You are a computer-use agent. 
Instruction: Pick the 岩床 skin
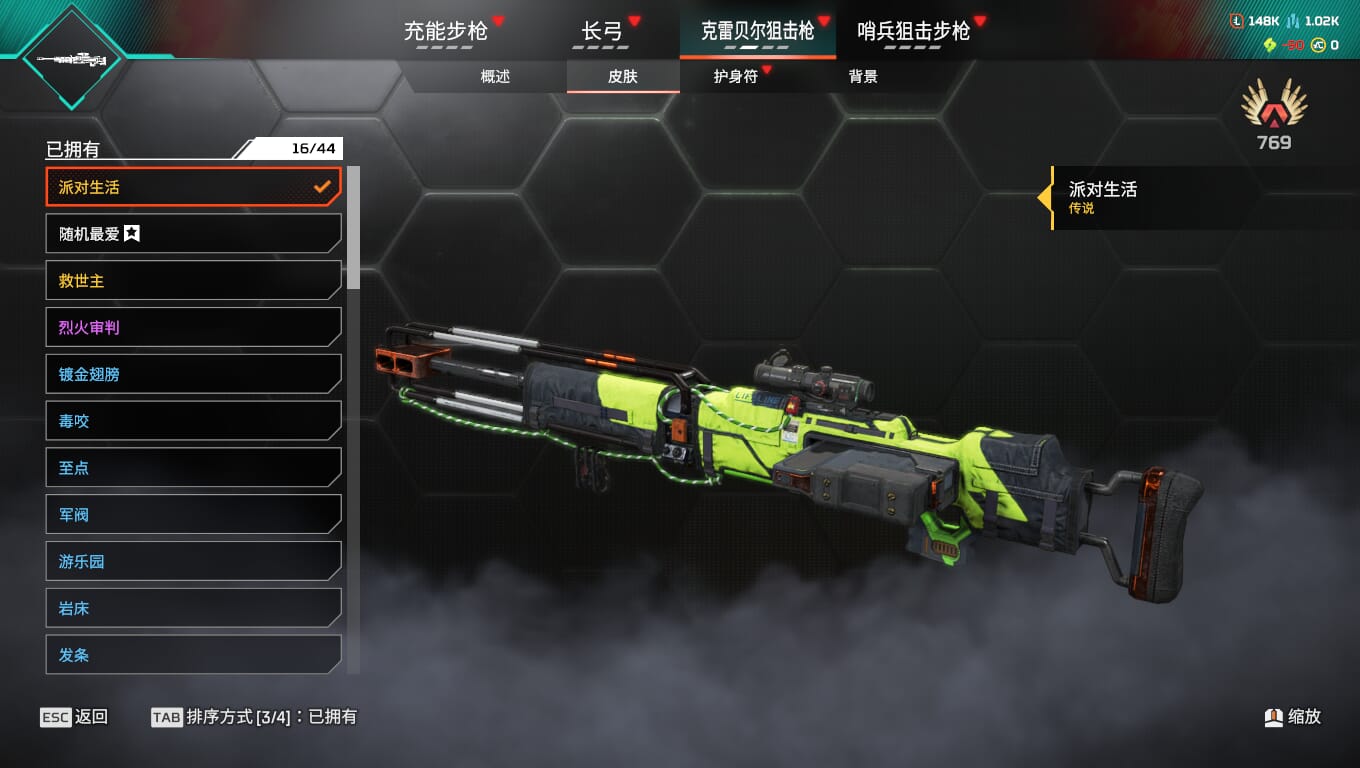point(193,608)
